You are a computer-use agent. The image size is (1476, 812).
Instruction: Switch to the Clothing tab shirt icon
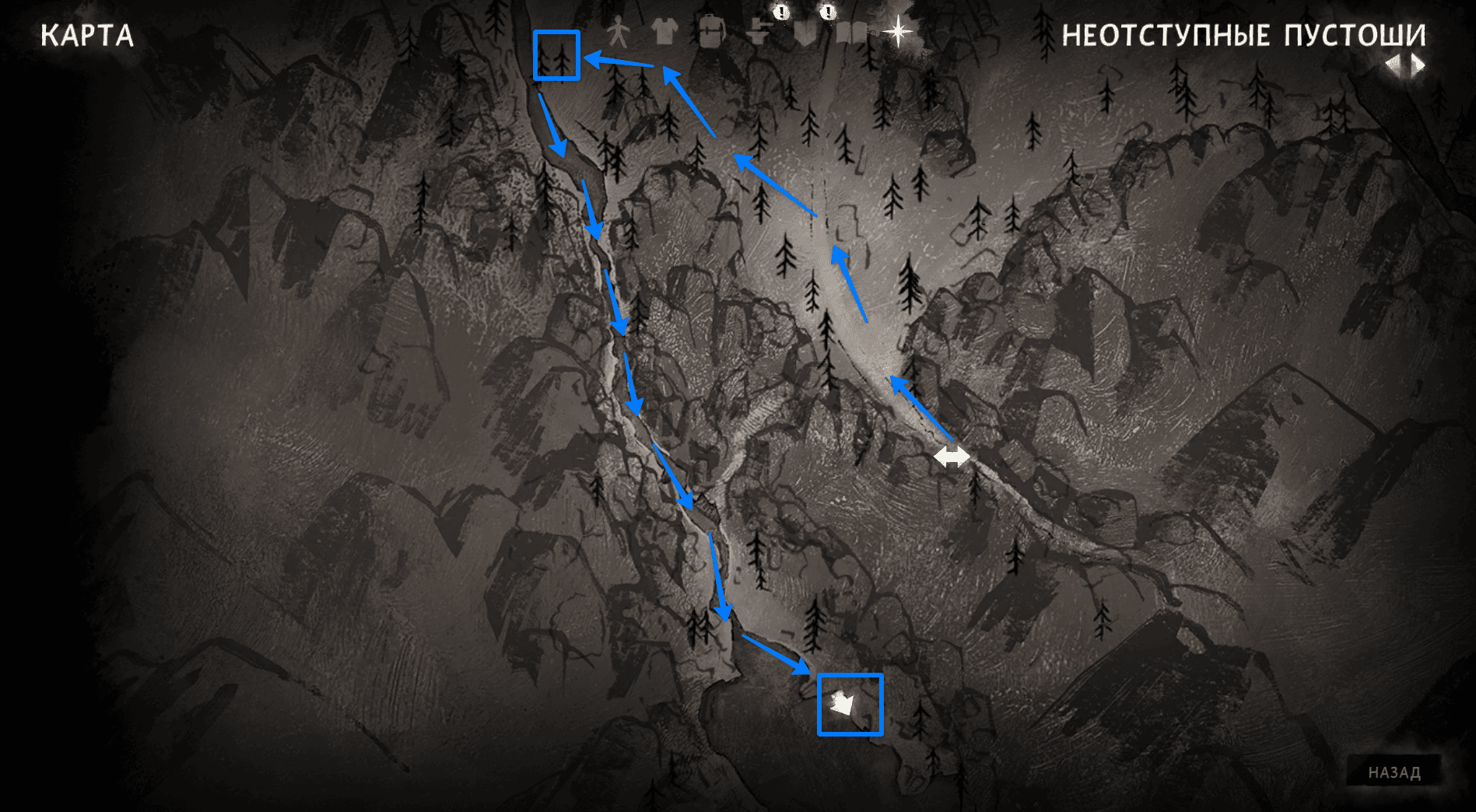(664, 33)
